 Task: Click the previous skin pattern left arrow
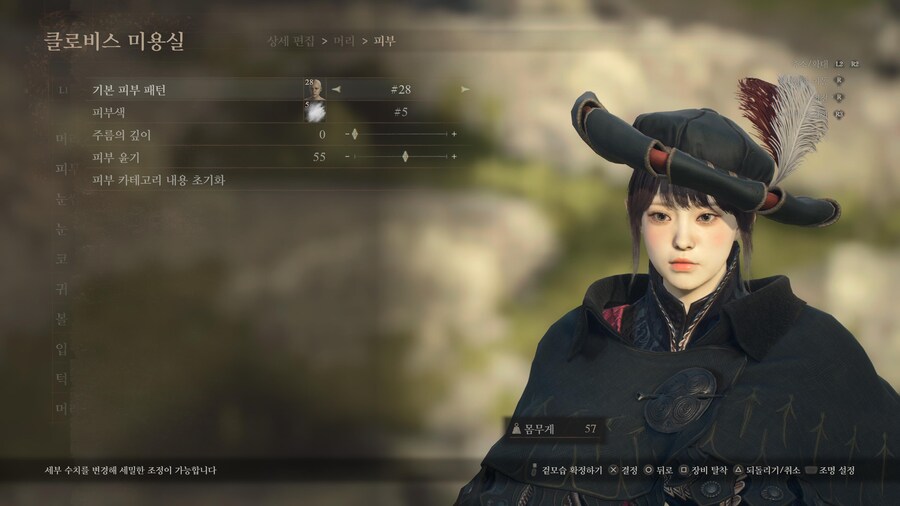(x=337, y=89)
